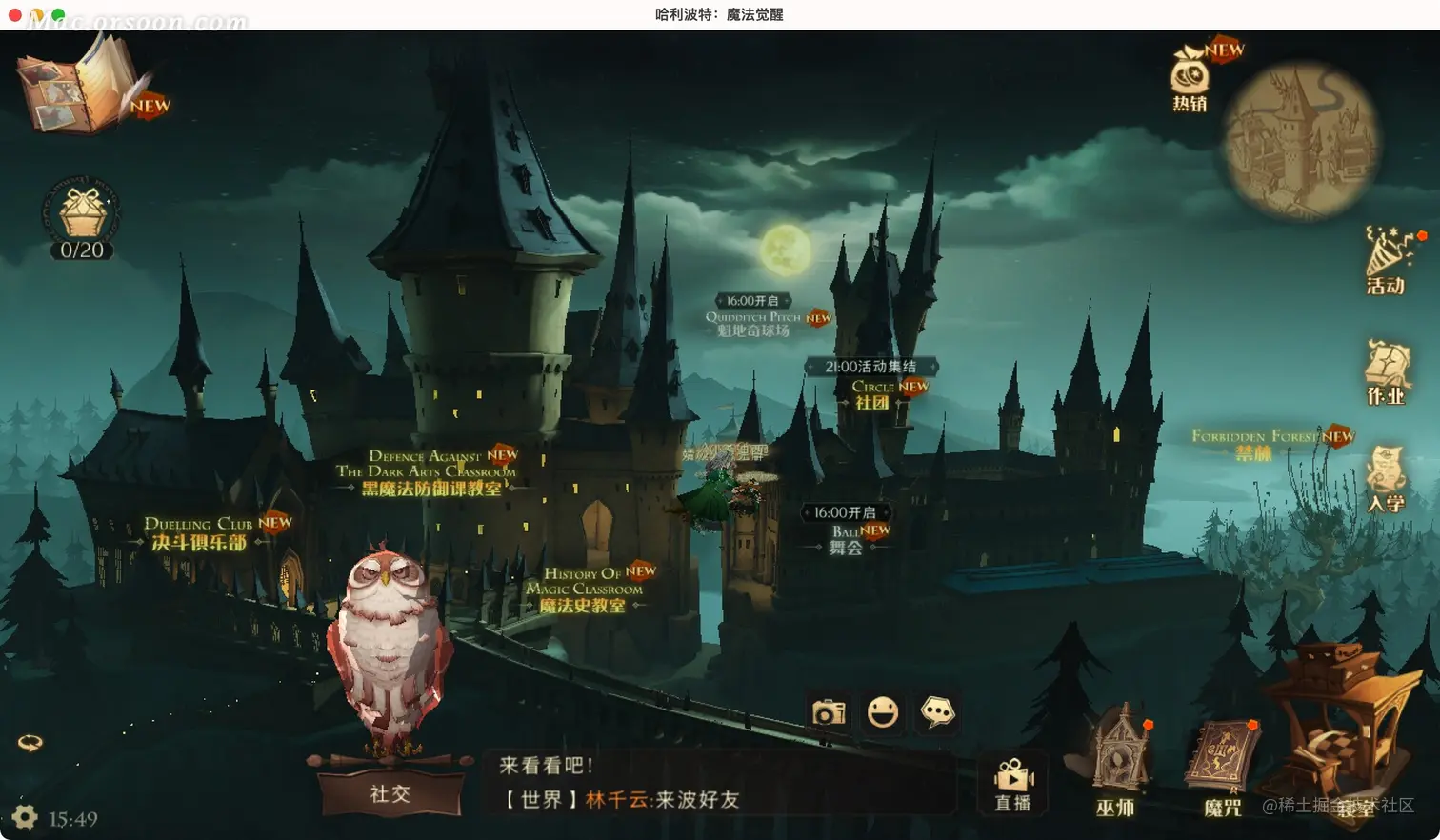The height and width of the screenshot is (840, 1440).
Task: Enter the History of Magic Classroom
Action: coord(583,590)
